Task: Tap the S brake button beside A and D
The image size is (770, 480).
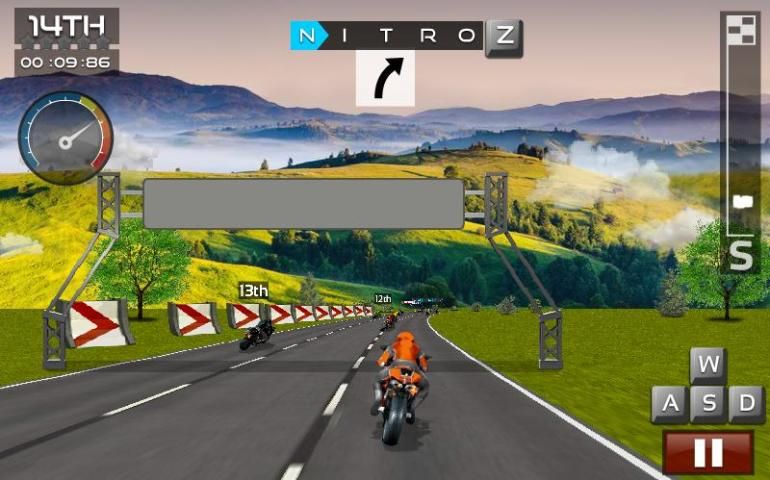Action: click(708, 404)
